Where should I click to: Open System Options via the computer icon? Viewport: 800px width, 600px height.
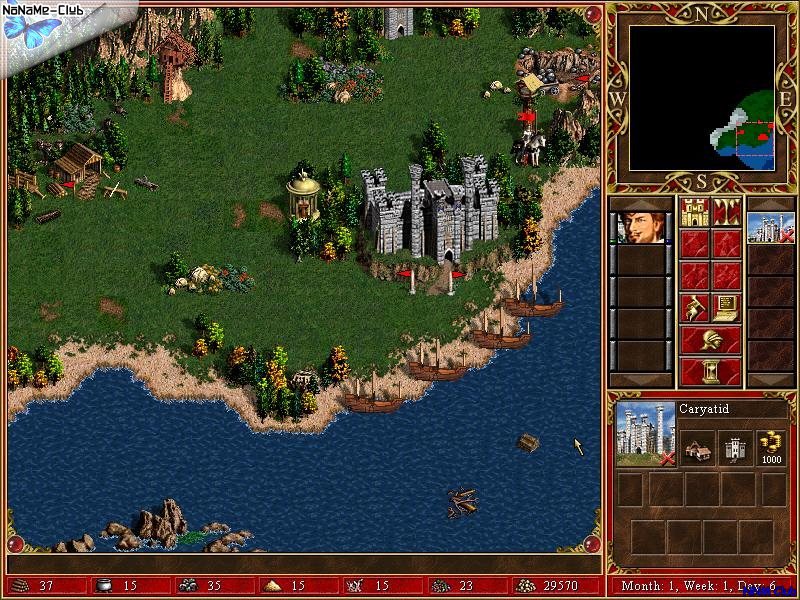726,307
